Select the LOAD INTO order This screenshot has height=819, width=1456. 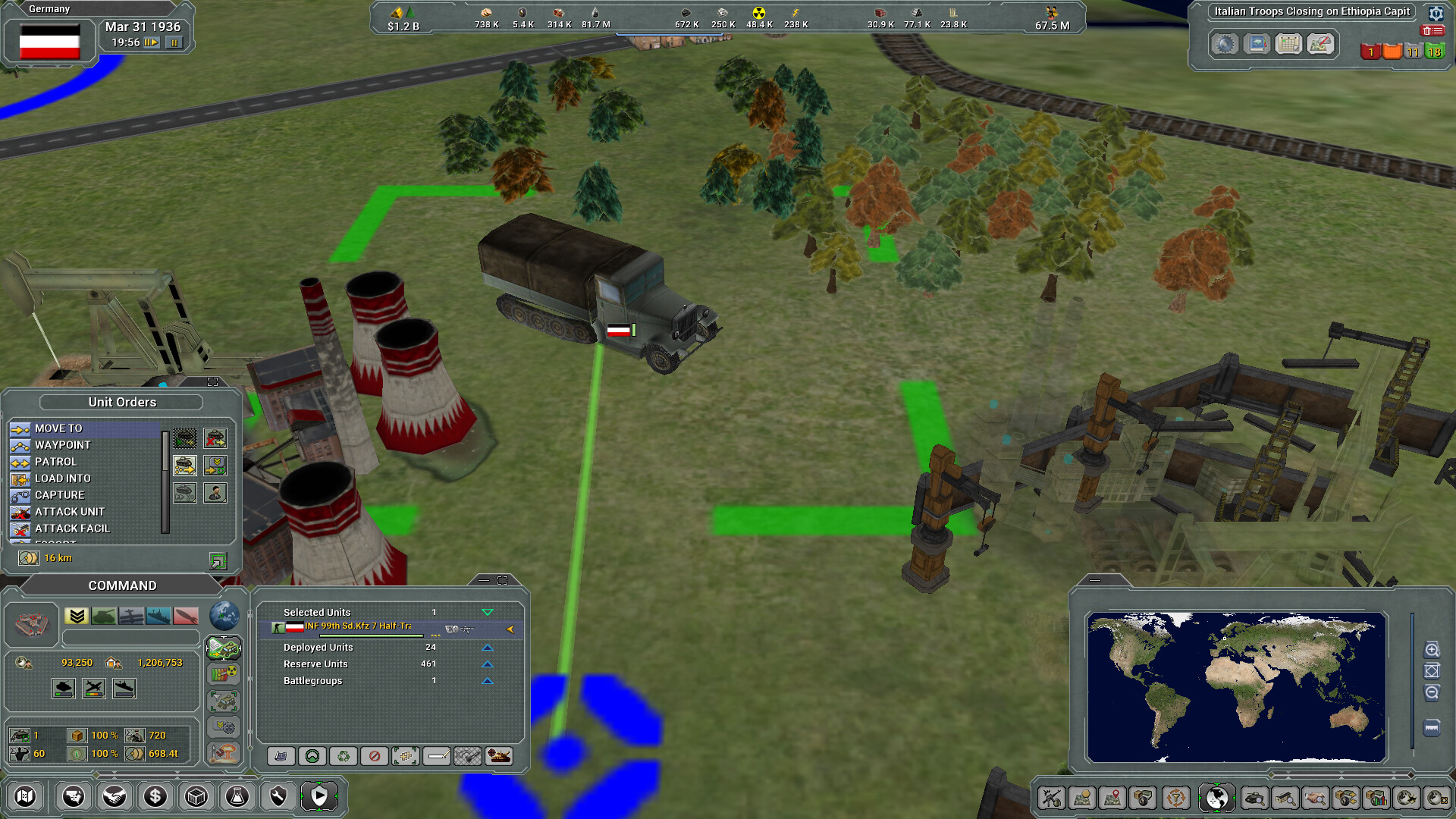coord(59,479)
